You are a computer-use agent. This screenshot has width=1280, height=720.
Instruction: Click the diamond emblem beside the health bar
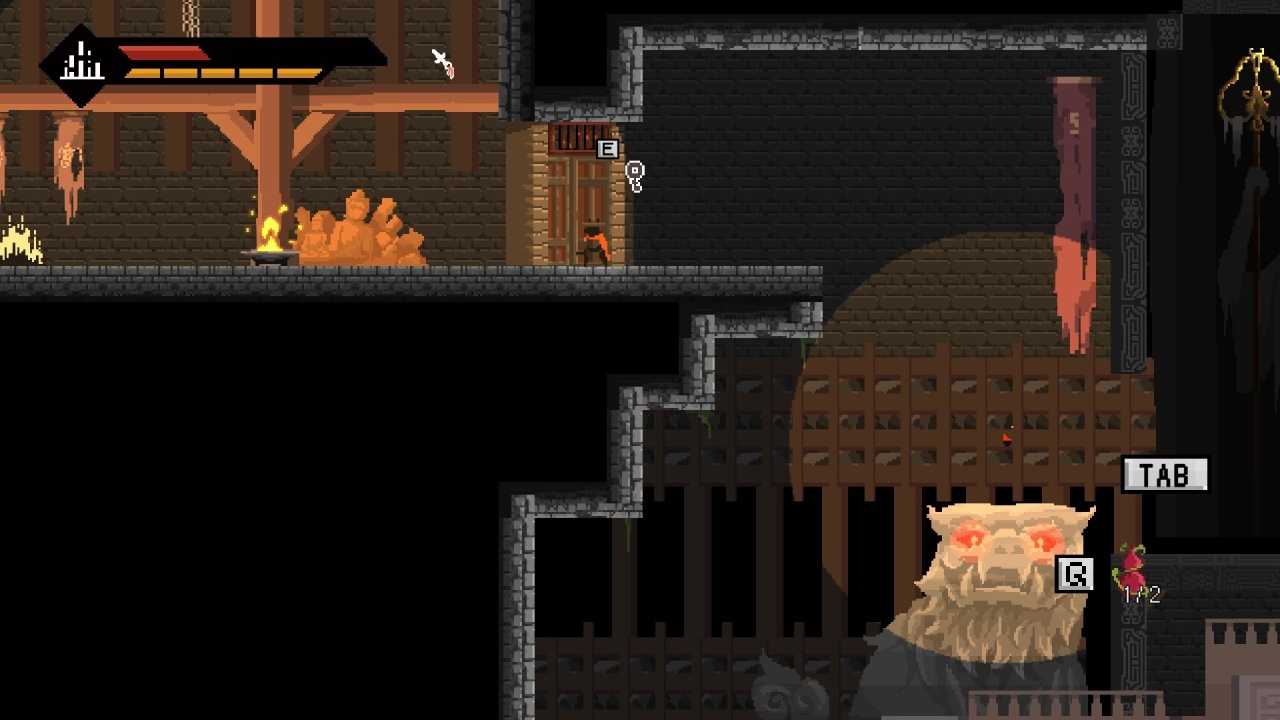tap(81, 66)
